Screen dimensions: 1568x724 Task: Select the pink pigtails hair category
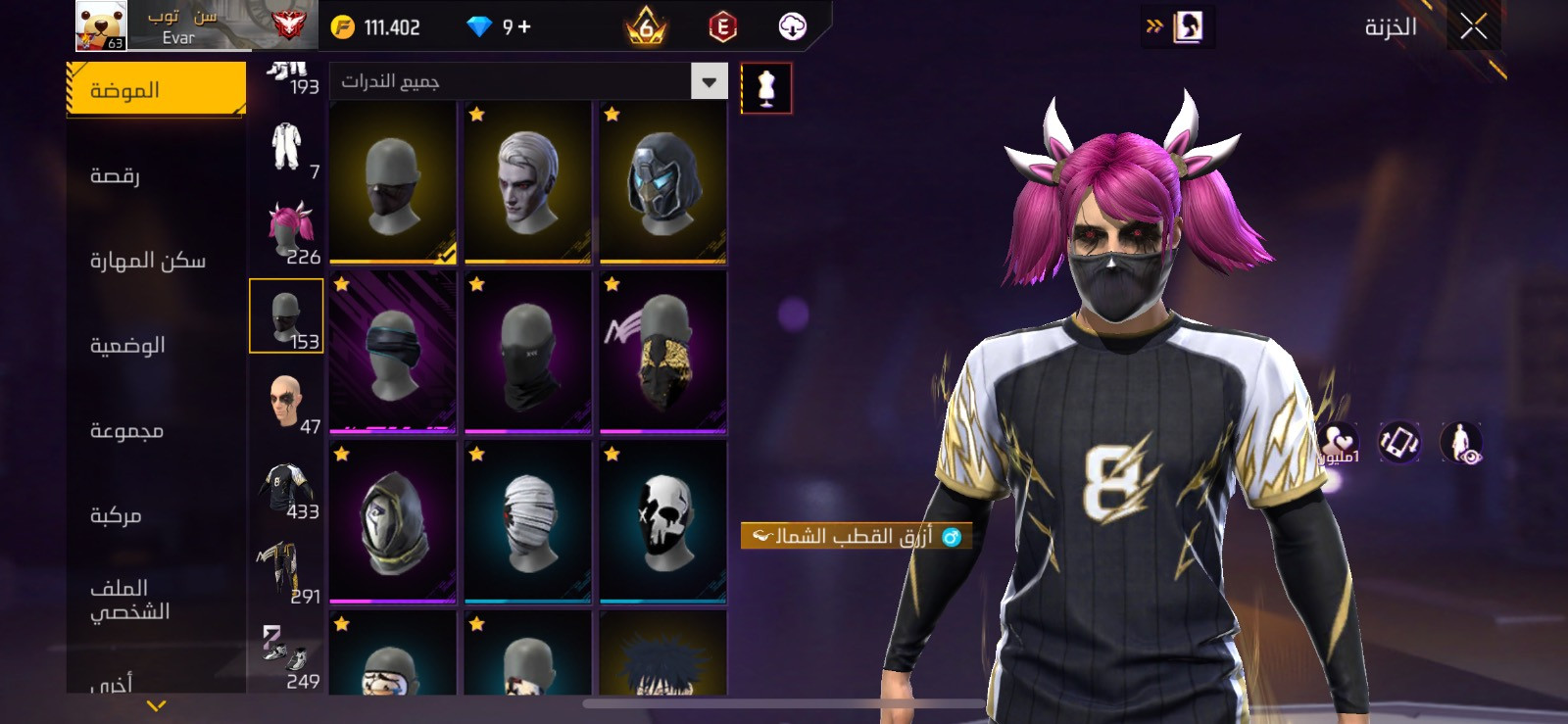click(287, 231)
